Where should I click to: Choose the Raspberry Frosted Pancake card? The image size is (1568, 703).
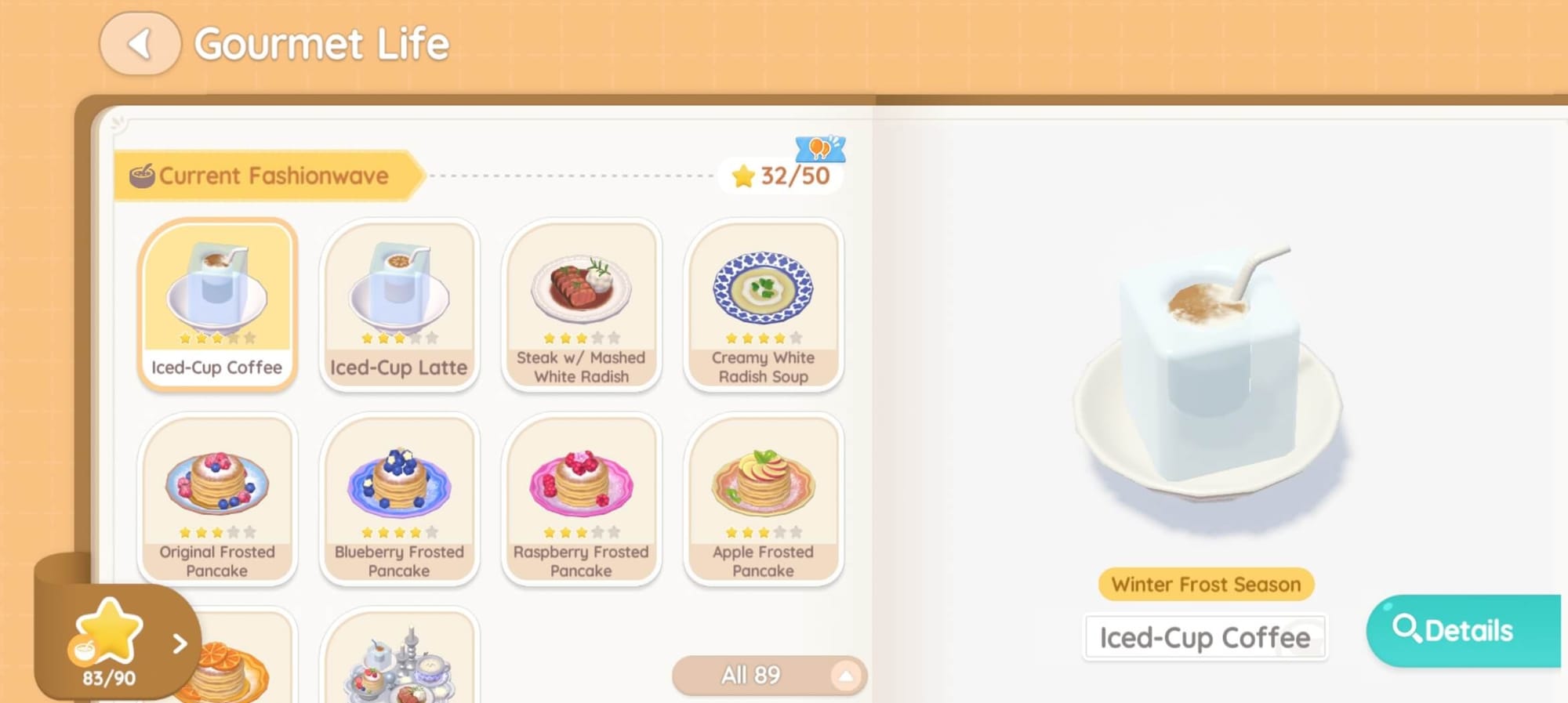[581, 498]
